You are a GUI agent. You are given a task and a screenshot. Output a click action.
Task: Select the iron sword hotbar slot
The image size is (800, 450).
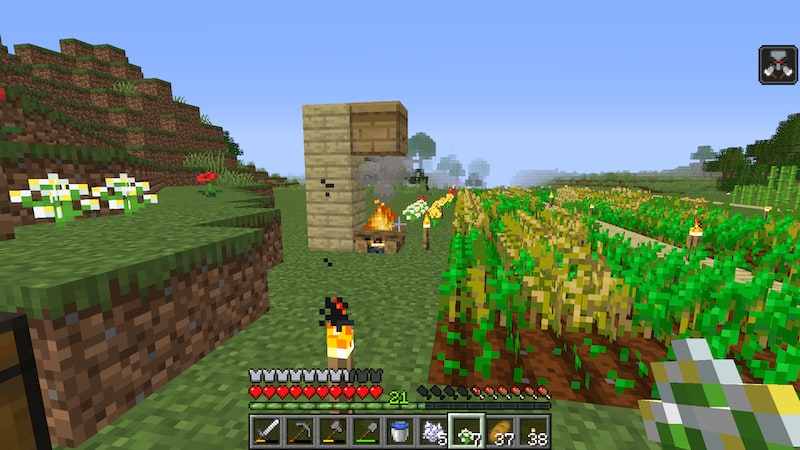(x=267, y=431)
